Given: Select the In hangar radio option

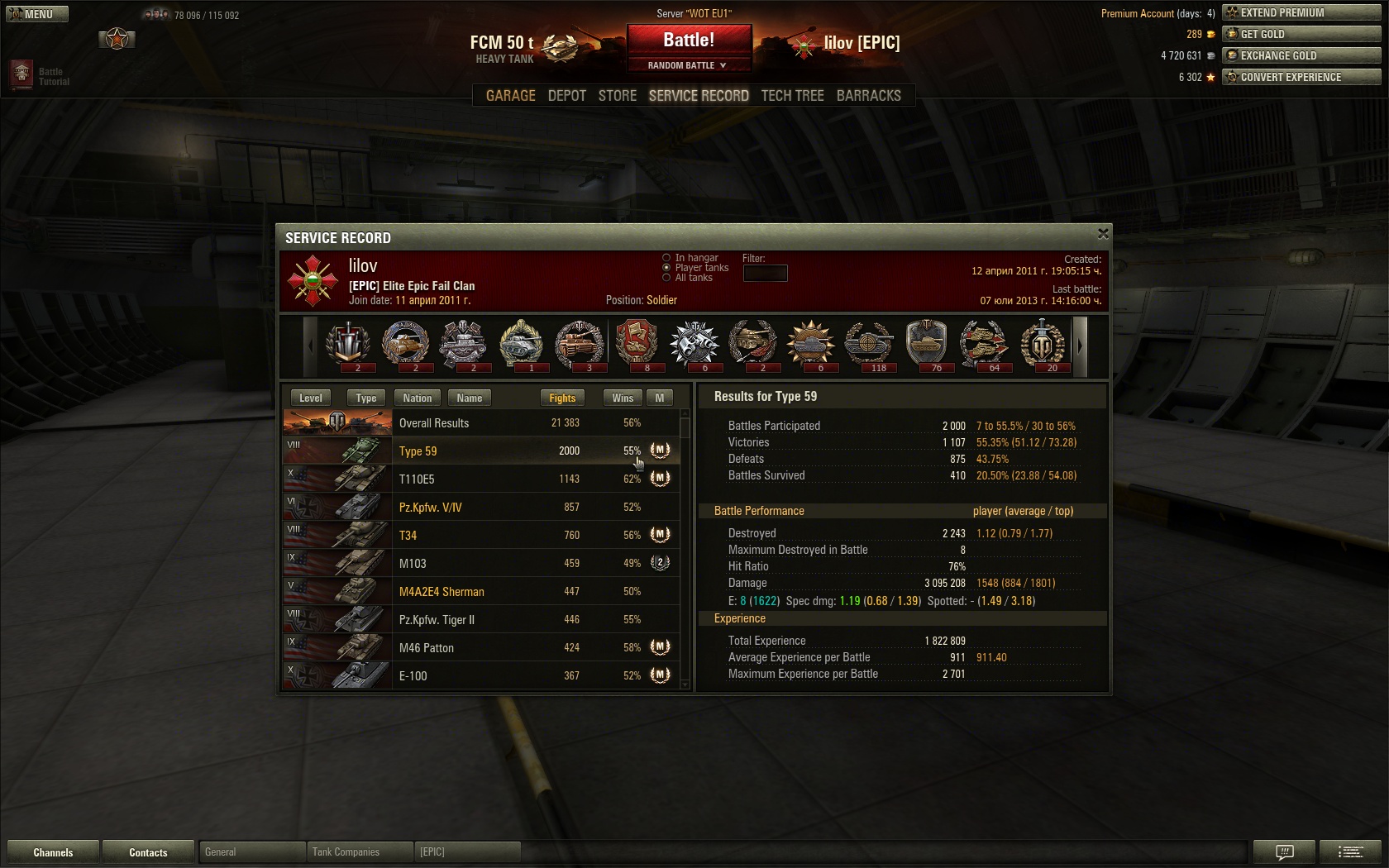Looking at the screenshot, I should point(666,258).
